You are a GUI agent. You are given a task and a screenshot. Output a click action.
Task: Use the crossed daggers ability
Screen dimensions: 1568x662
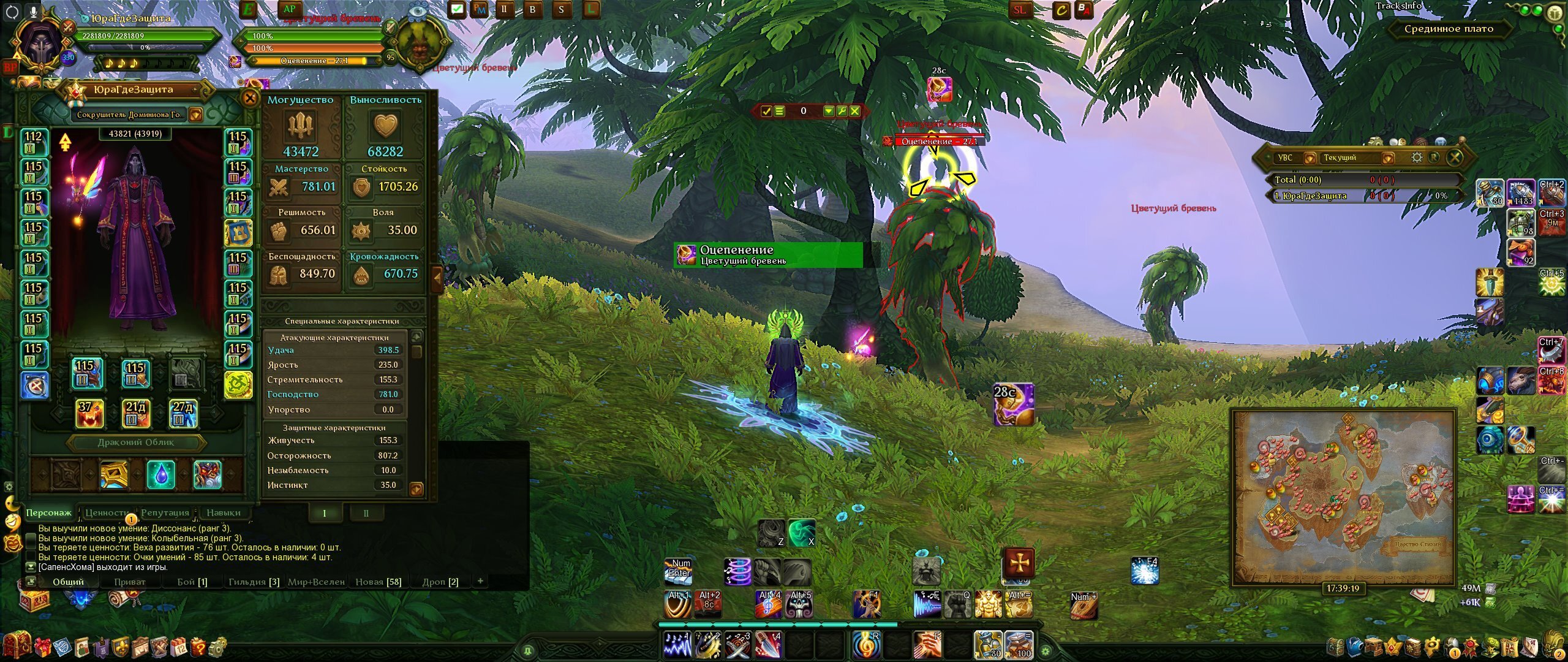tap(737, 644)
